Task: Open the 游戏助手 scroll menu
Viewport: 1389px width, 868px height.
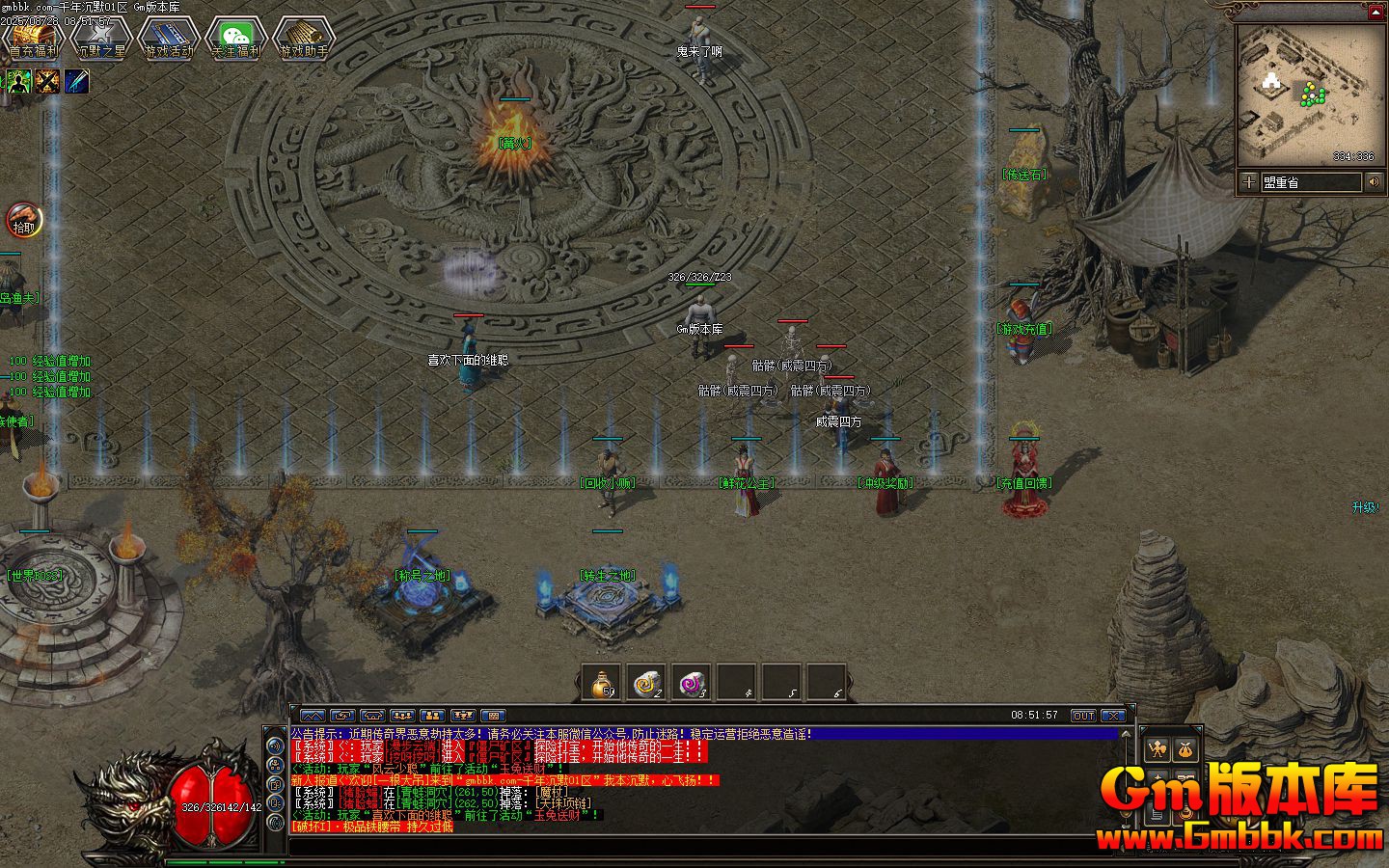Action: tap(303, 39)
